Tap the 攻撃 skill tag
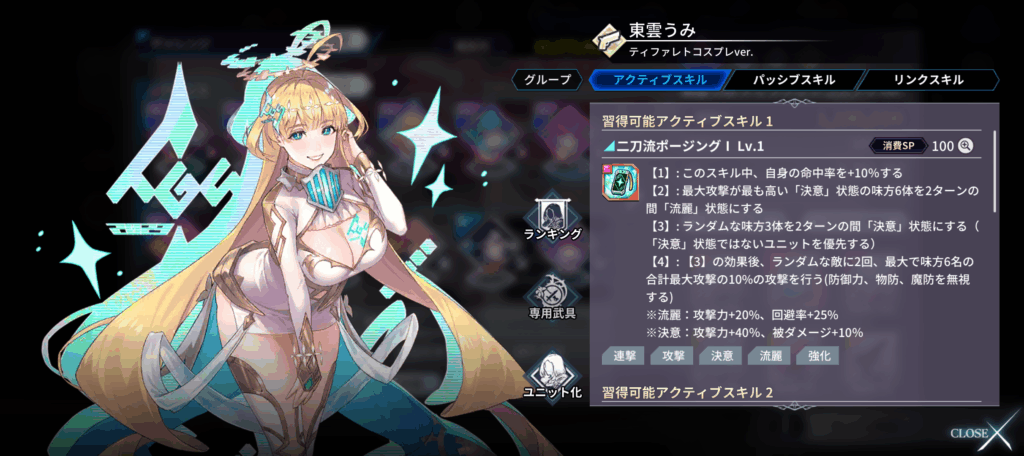 [669, 356]
